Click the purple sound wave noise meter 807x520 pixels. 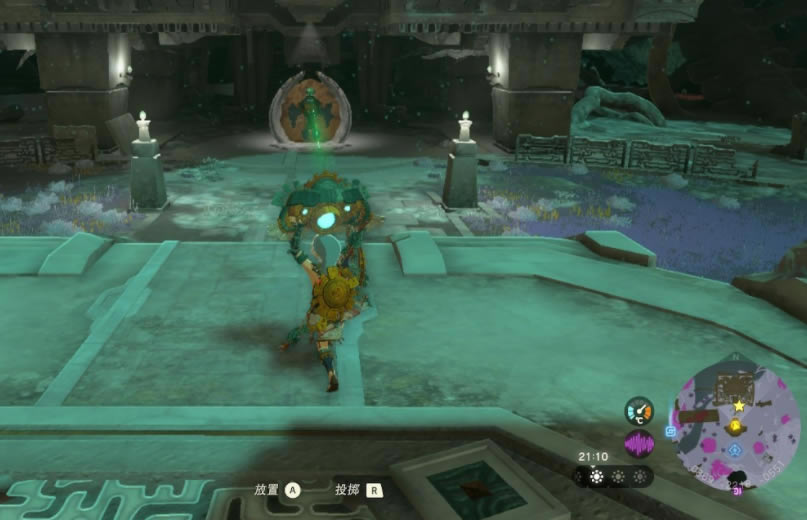[x=639, y=442]
